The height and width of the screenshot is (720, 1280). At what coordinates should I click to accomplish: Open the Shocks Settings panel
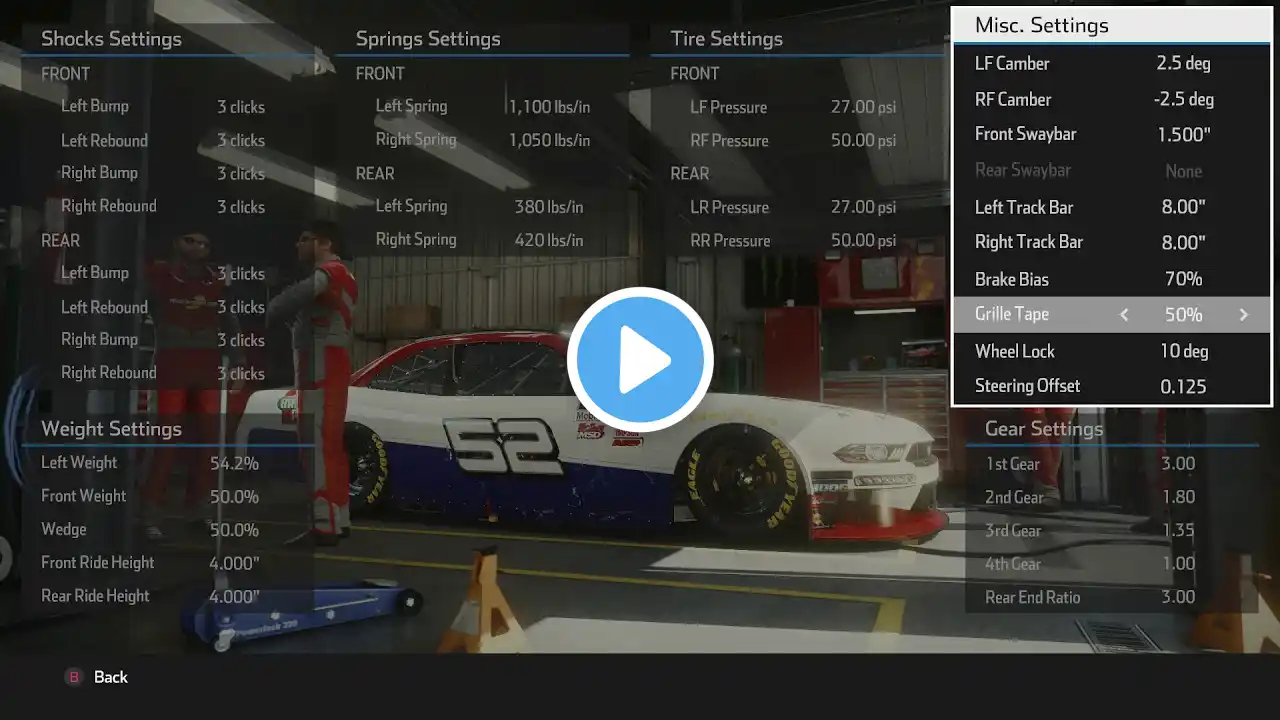click(x=111, y=39)
